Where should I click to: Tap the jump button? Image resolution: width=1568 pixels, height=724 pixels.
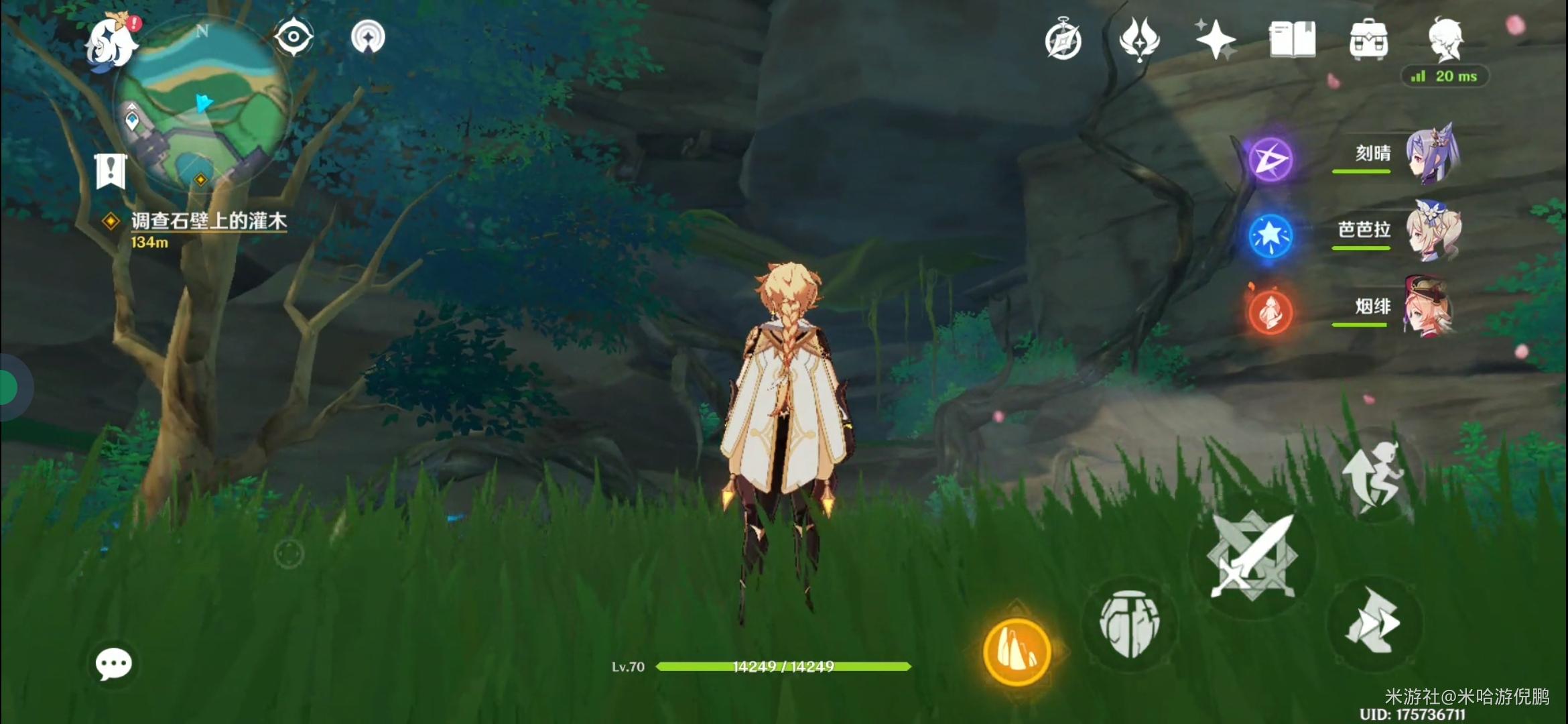1374,477
